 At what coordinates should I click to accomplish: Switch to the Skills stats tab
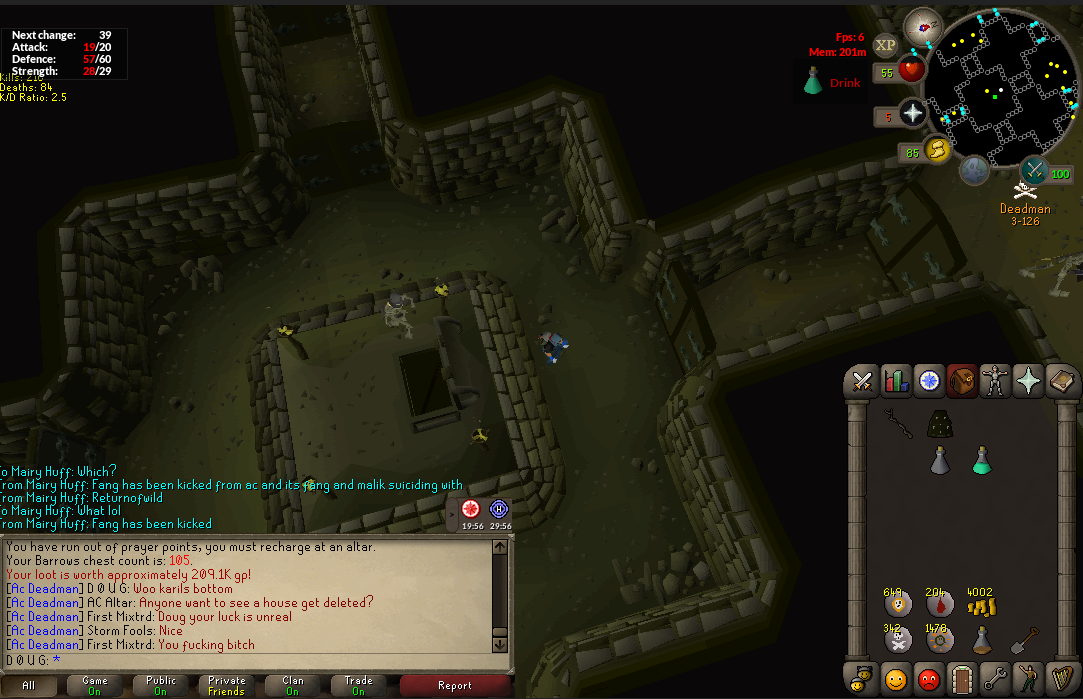(x=895, y=381)
